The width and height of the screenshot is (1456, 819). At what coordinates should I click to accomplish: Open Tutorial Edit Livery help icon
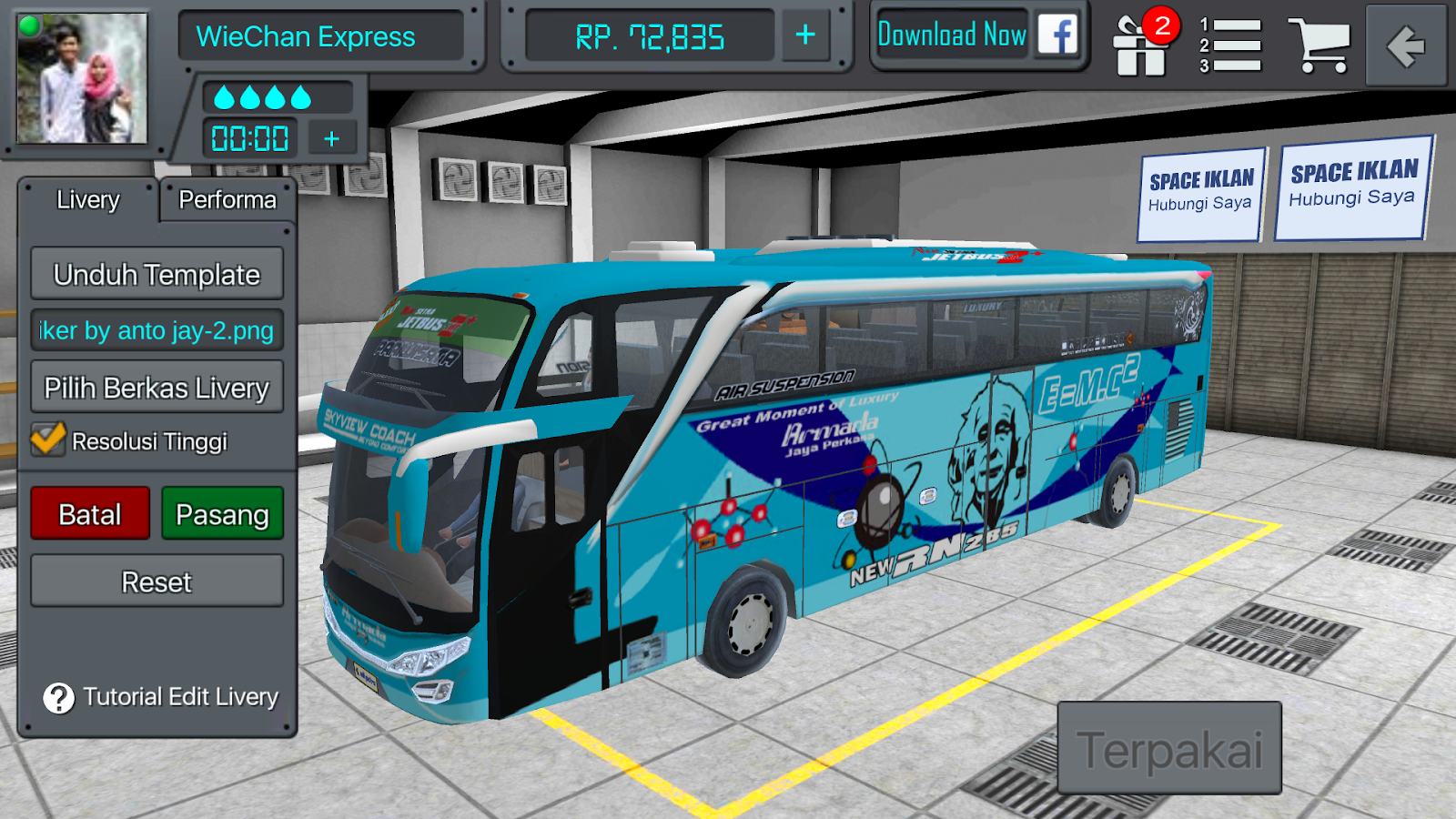(57, 698)
